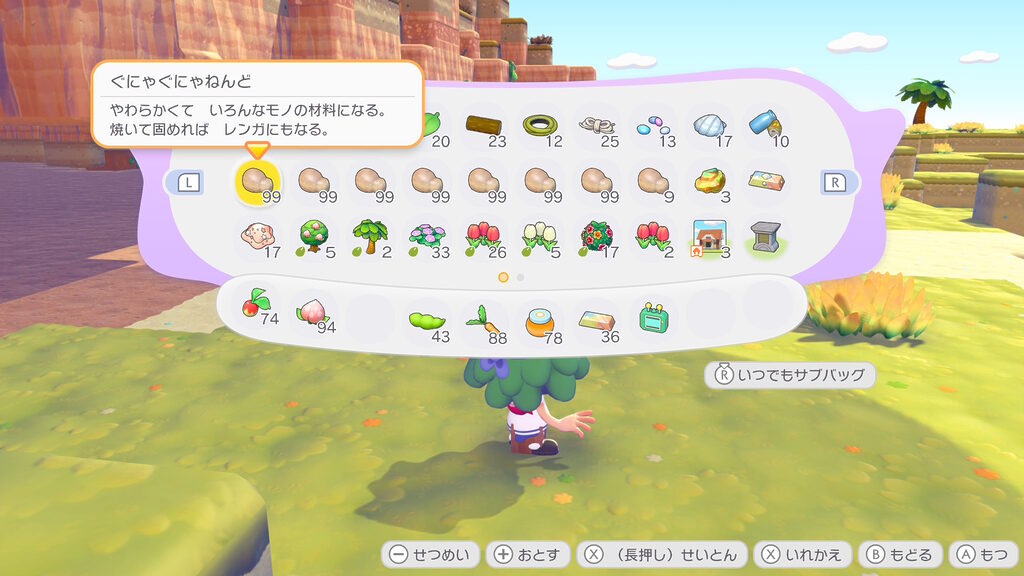Choose the coiled rope stack
Viewport: 1024px width, 576px height.
pyautogui.click(x=597, y=127)
